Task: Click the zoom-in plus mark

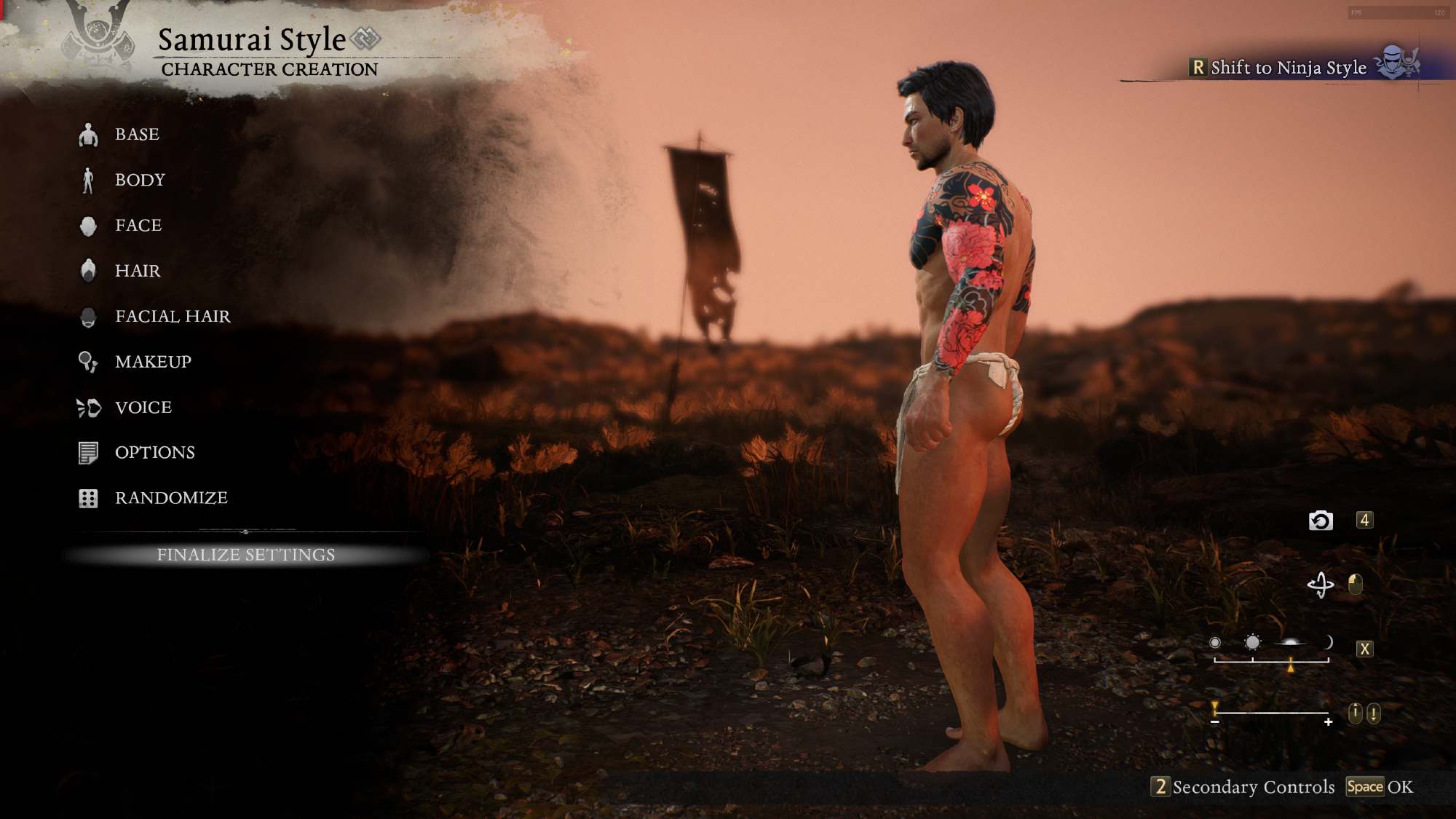Action: coord(1329,722)
